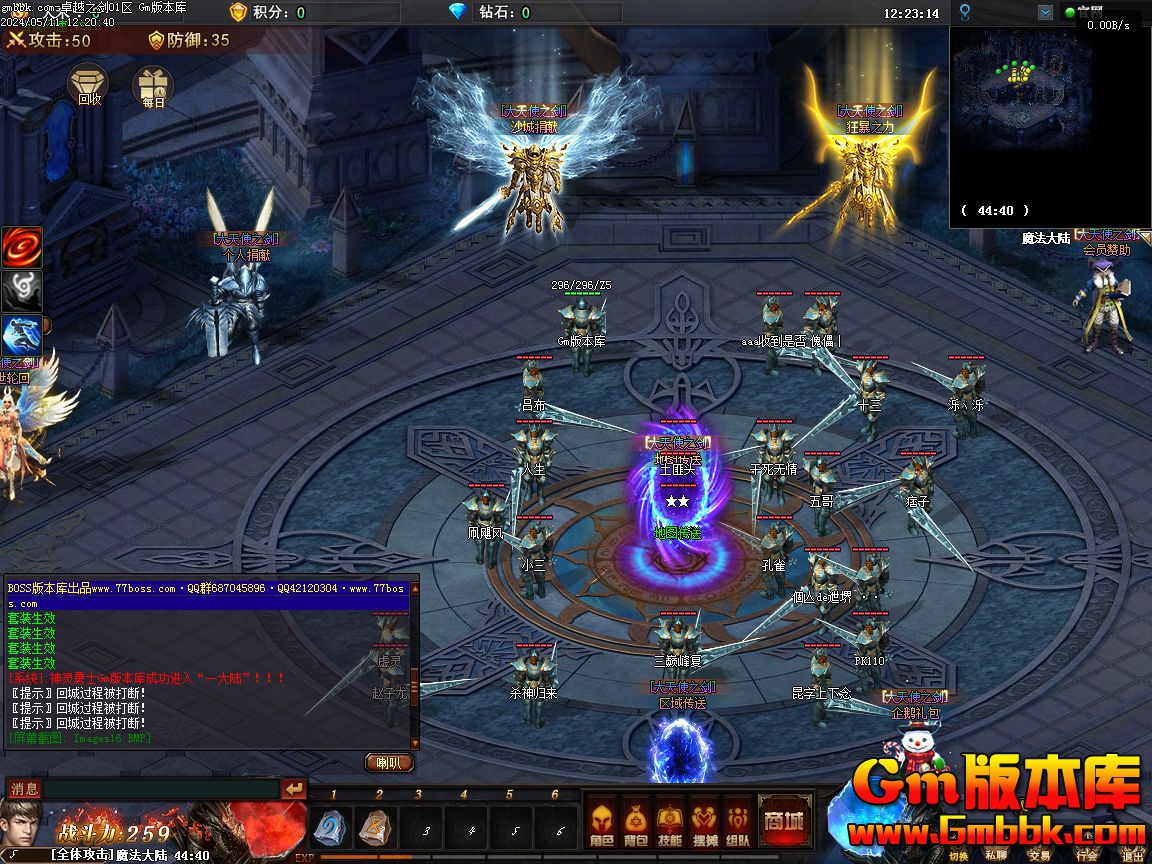Open the 回收 recycle menu

[89, 85]
